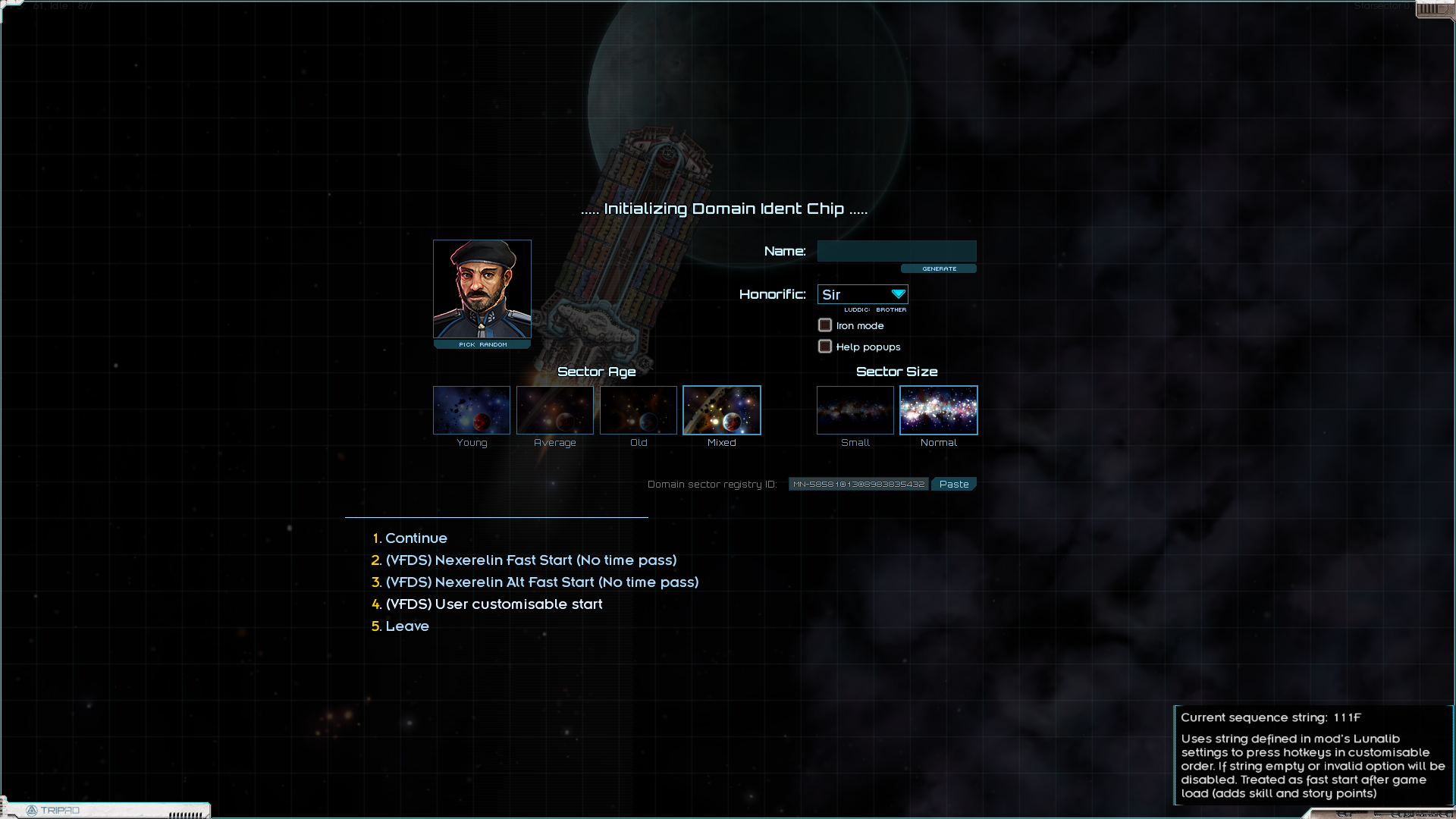This screenshot has width=1456, height=819.
Task: Pick a random portrait
Action: (x=482, y=344)
